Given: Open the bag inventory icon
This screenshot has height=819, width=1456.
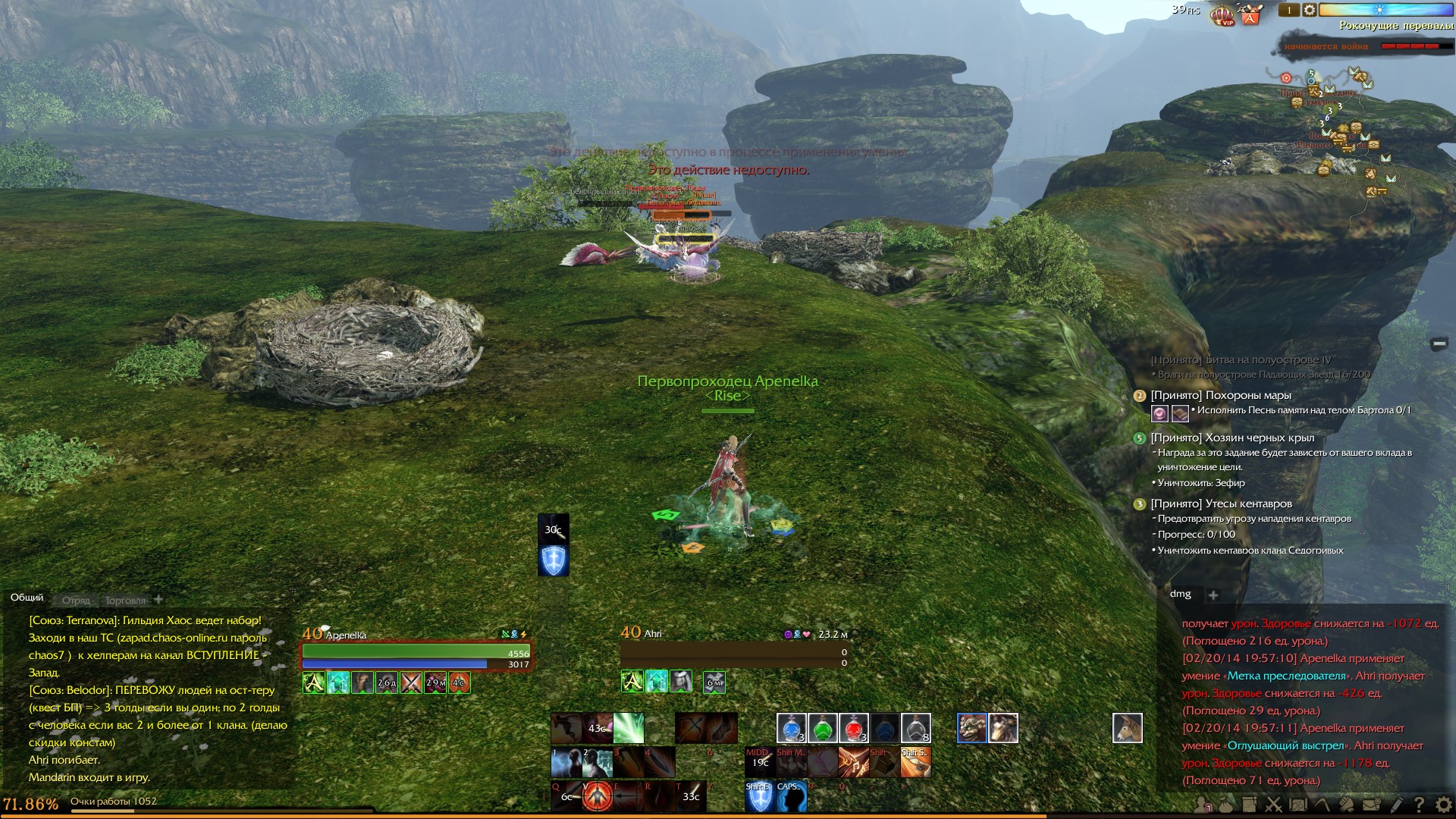Looking at the screenshot, I should click(x=1225, y=805).
